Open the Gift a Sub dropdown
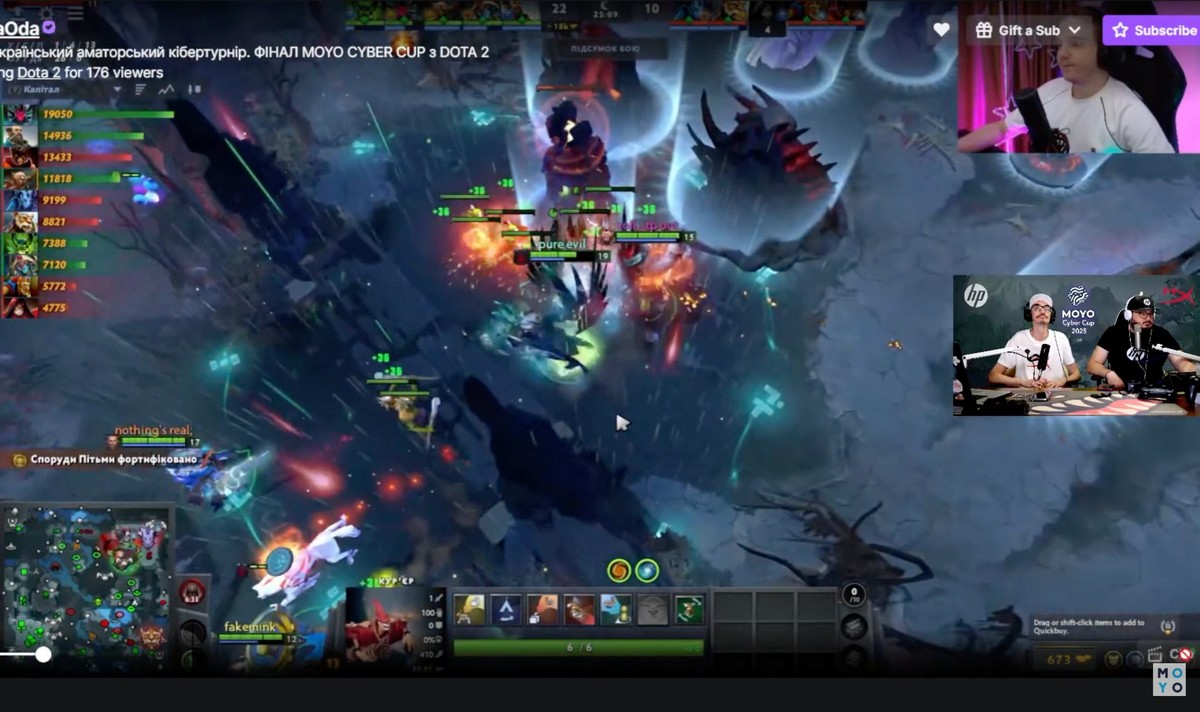Screen dimensions: 1200x712 tap(1029, 30)
